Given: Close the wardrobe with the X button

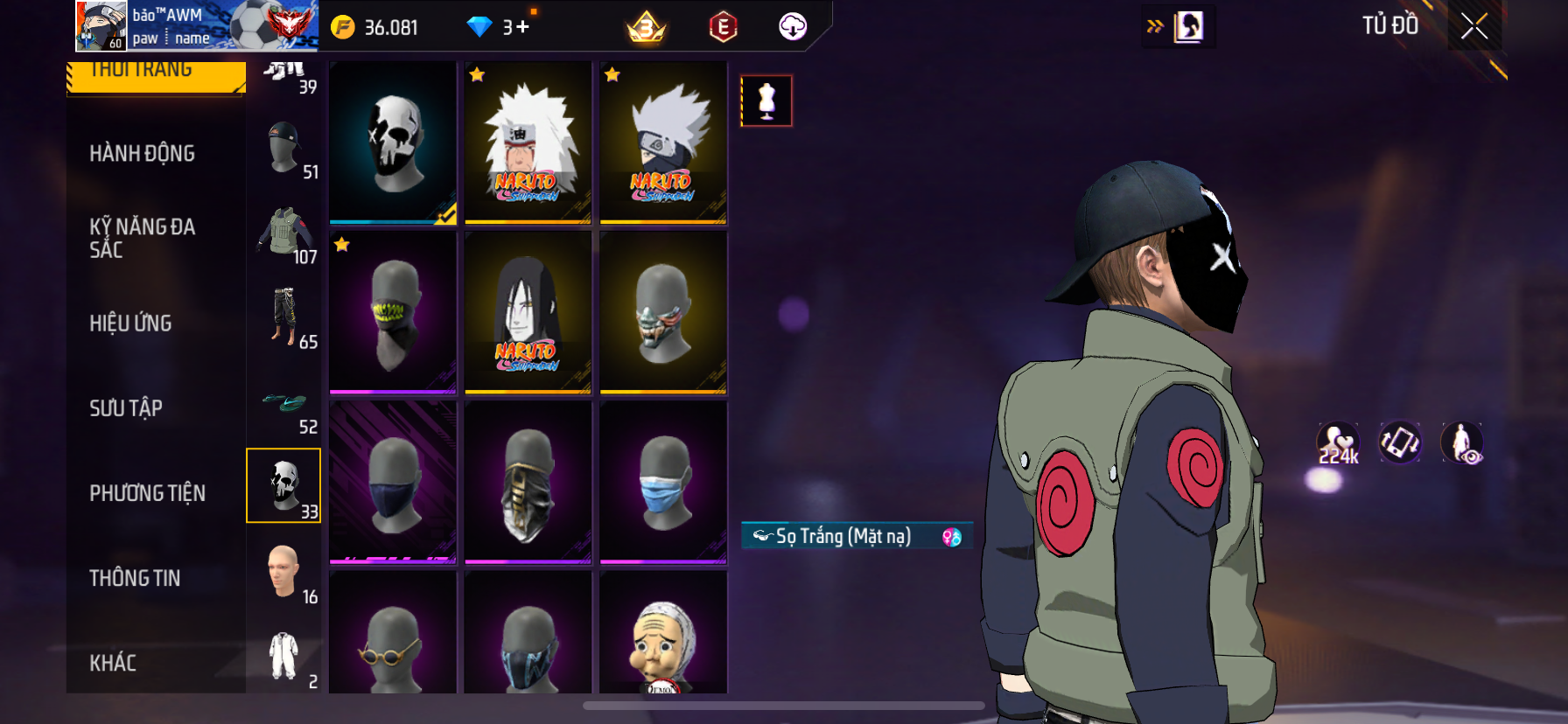Looking at the screenshot, I should click(x=1474, y=27).
